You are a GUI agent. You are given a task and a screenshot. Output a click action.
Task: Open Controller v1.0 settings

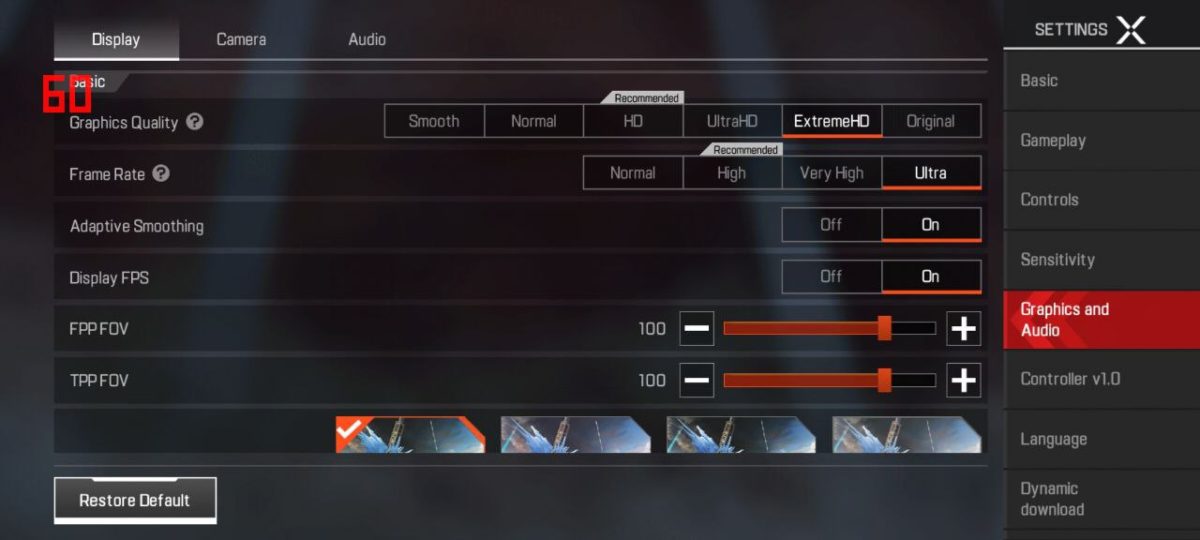coord(1070,379)
